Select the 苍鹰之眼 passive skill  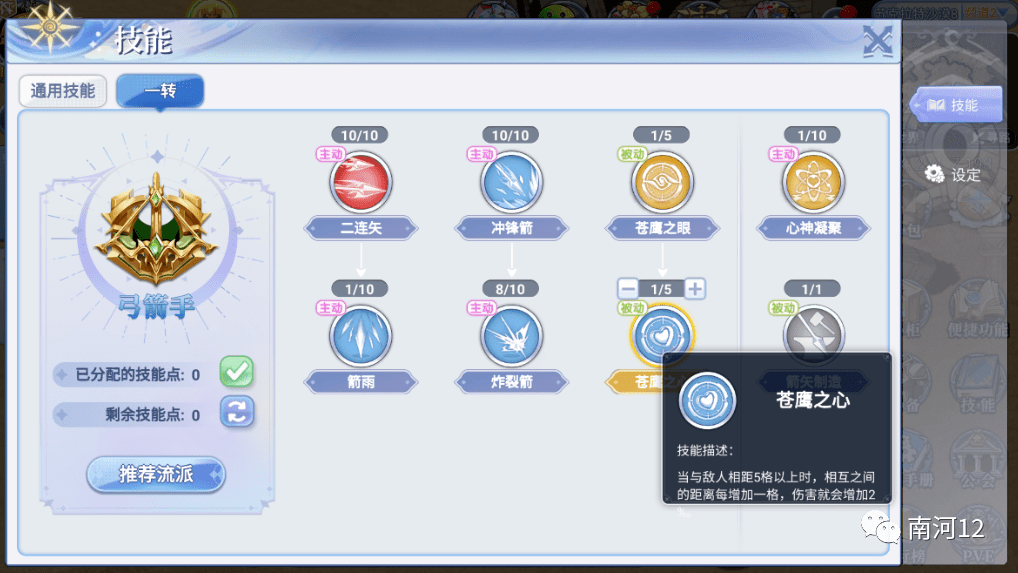click(662, 181)
